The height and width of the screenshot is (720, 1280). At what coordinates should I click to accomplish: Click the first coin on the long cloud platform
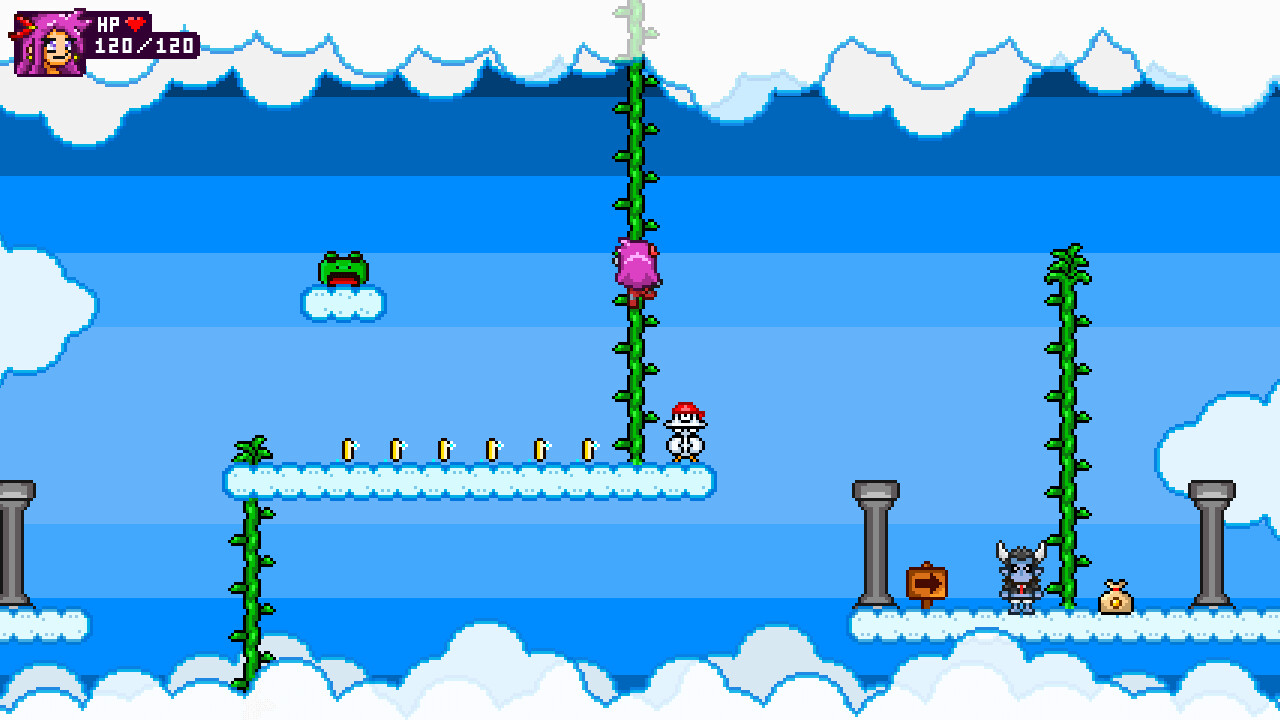coord(349,450)
